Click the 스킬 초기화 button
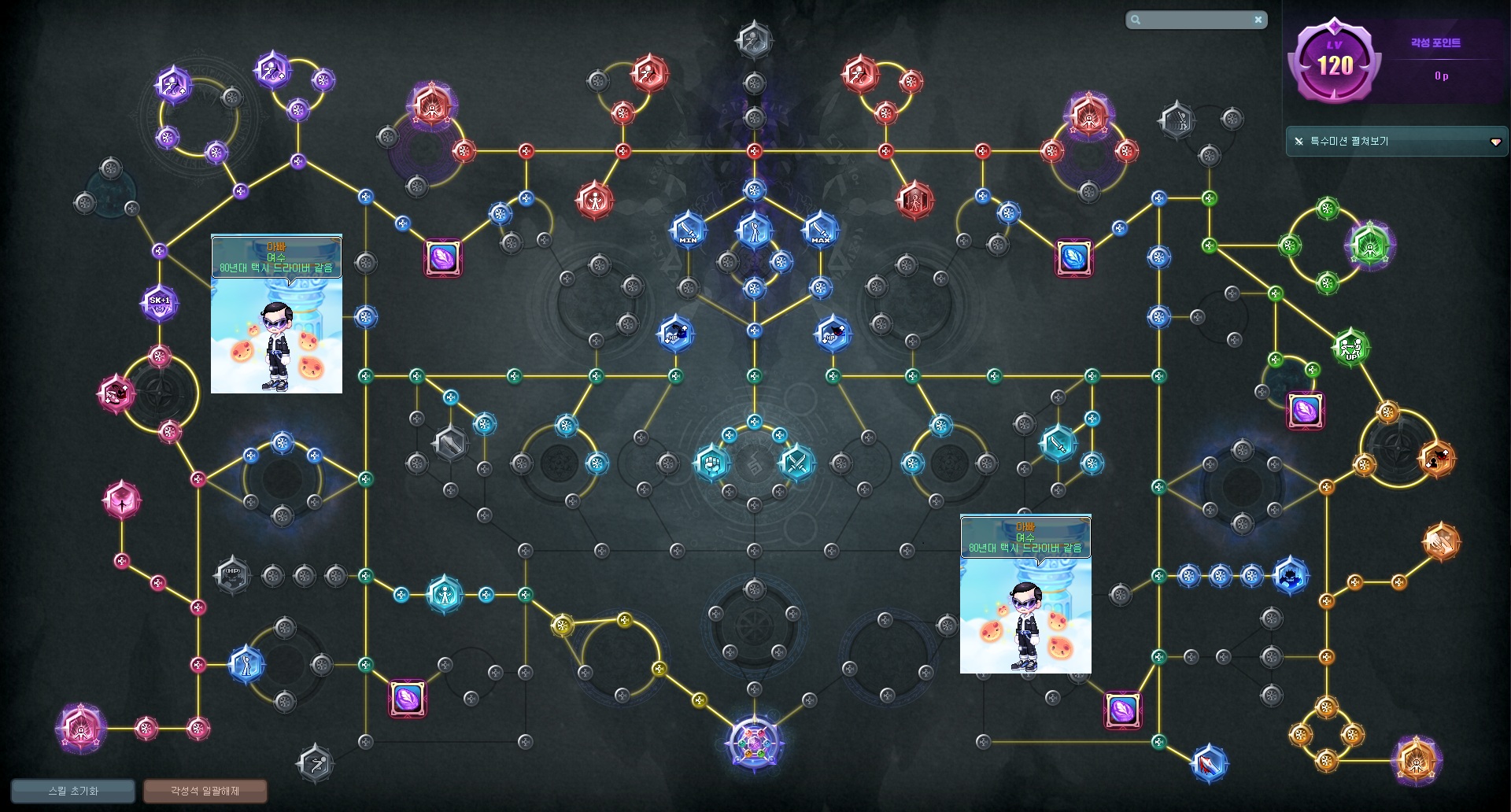This screenshot has height=812, width=1511. [x=73, y=791]
